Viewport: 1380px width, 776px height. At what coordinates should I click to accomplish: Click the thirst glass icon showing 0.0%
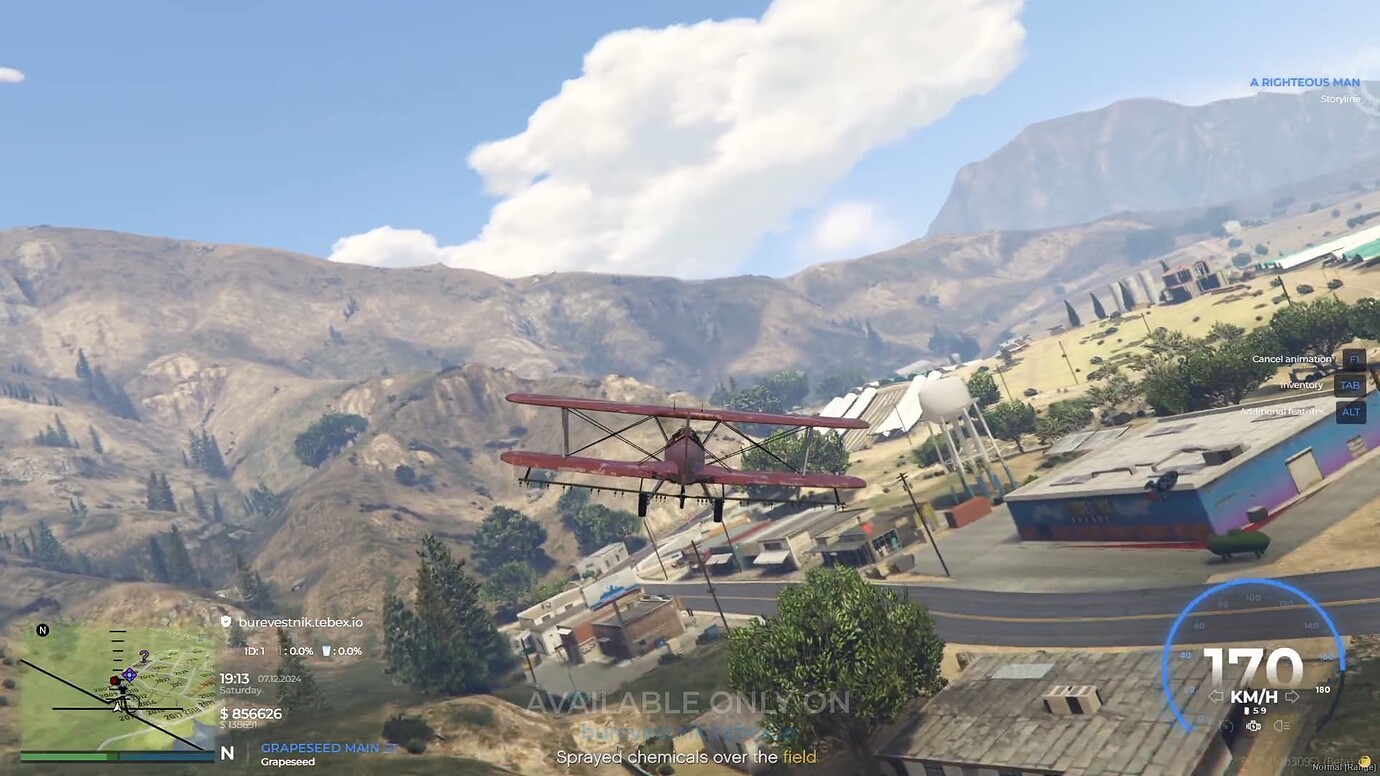click(x=327, y=651)
